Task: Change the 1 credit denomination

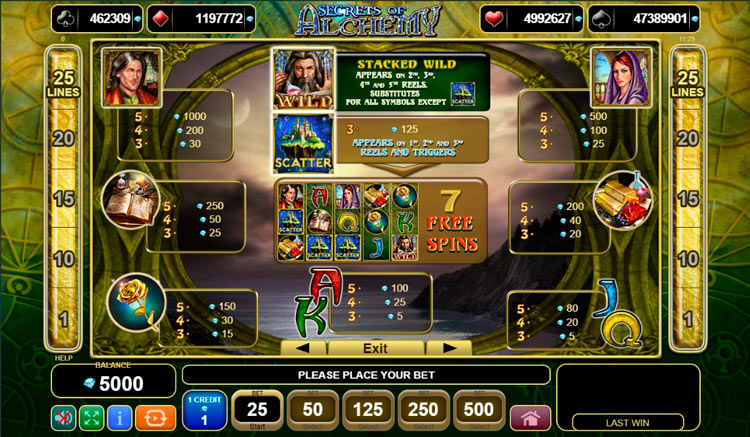Action: [204, 412]
